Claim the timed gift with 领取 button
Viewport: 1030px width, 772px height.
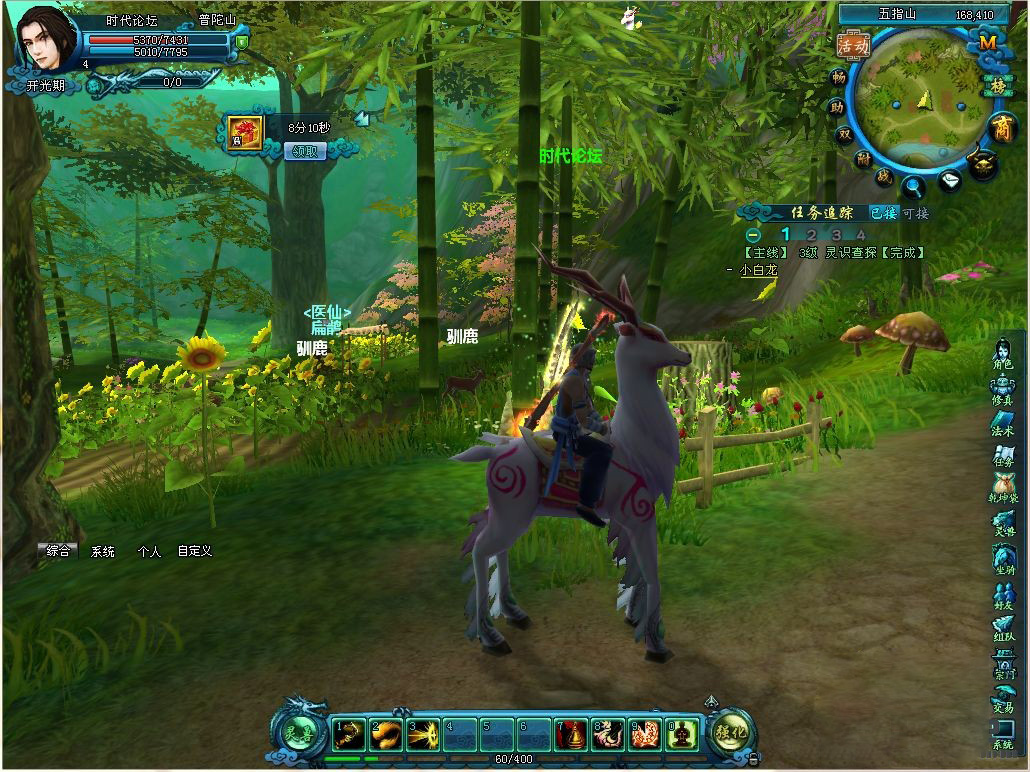click(306, 151)
